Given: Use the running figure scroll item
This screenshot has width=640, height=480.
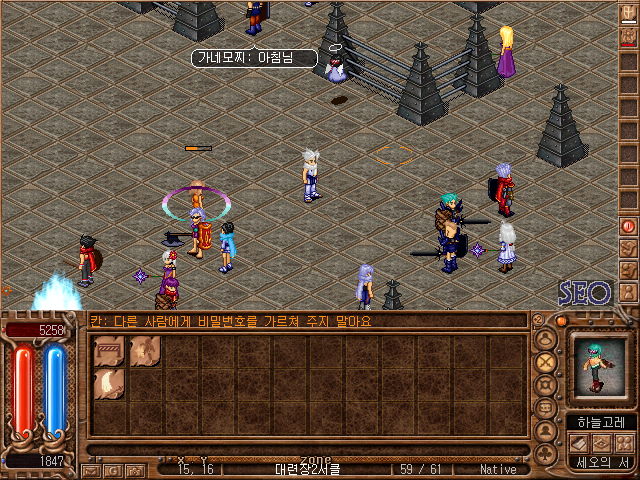Looking at the screenshot, I should pyautogui.click(x=146, y=350).
